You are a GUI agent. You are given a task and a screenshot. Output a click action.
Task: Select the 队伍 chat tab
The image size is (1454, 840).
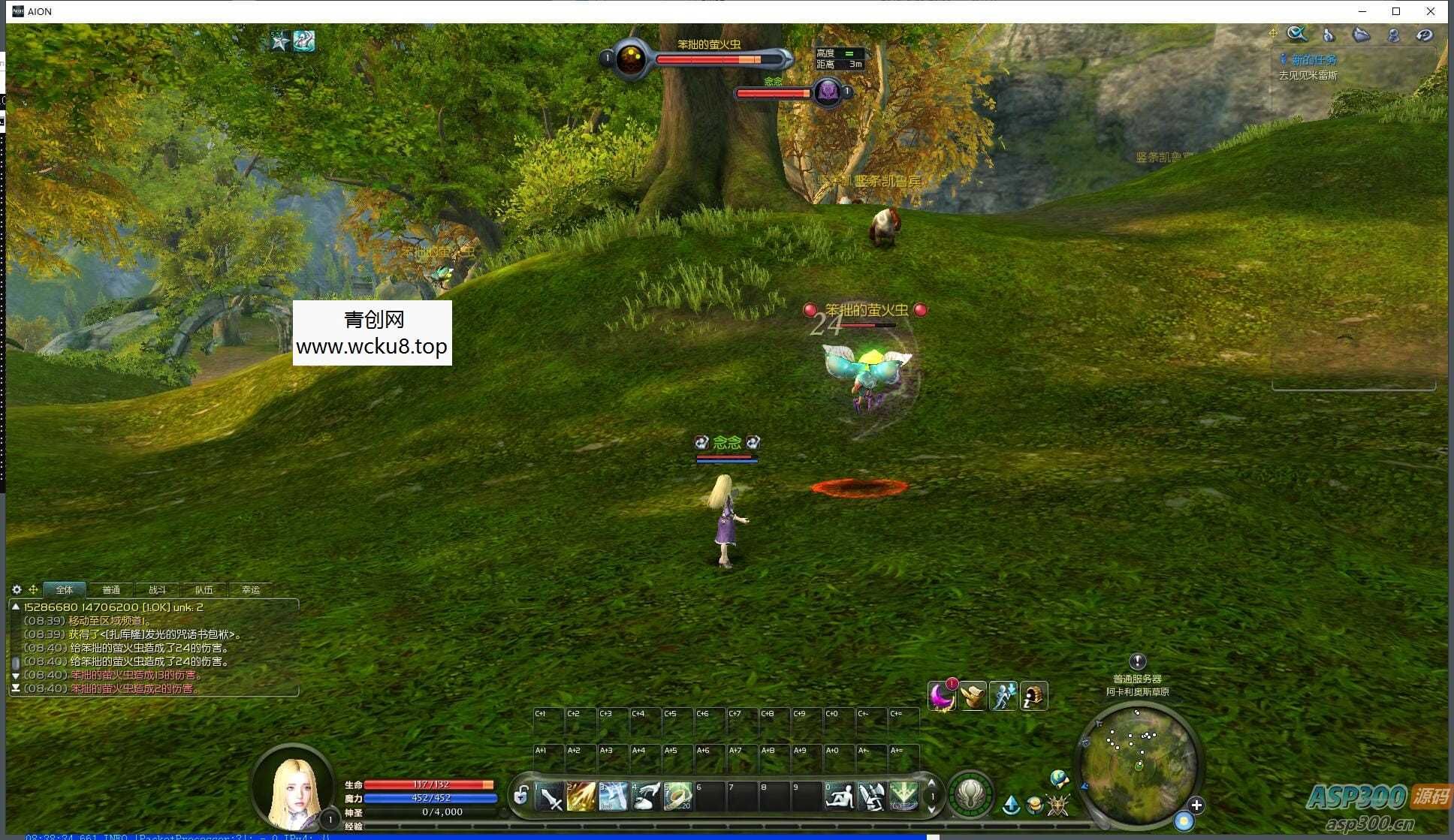[x=204, y=590]
